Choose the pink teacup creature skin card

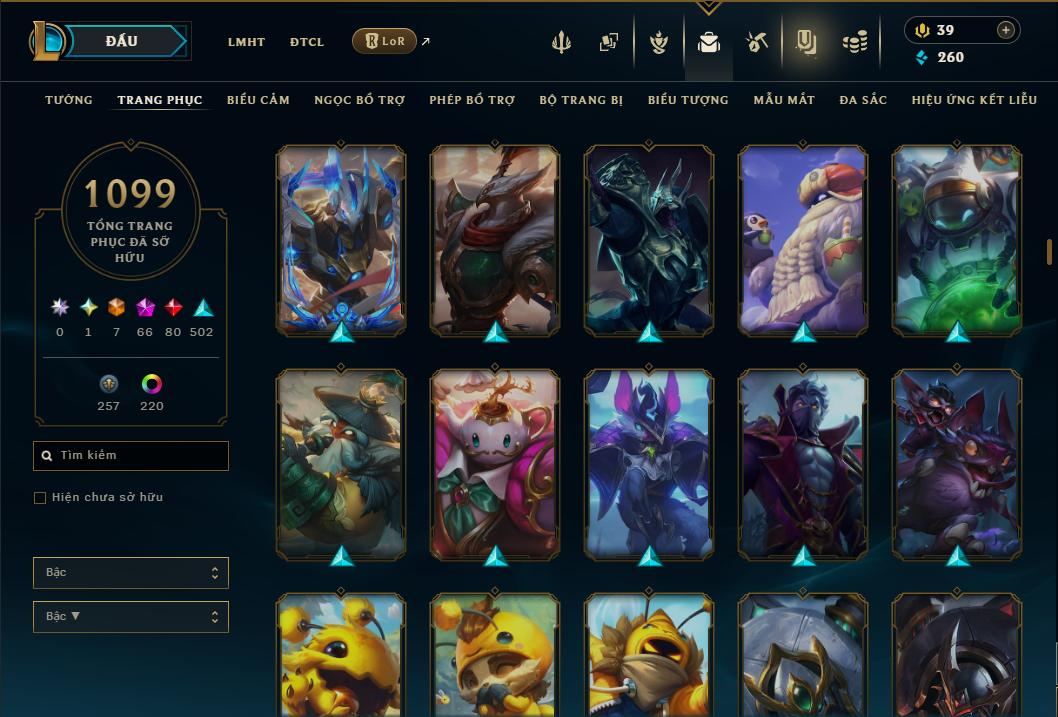click(x=495, y=463)
